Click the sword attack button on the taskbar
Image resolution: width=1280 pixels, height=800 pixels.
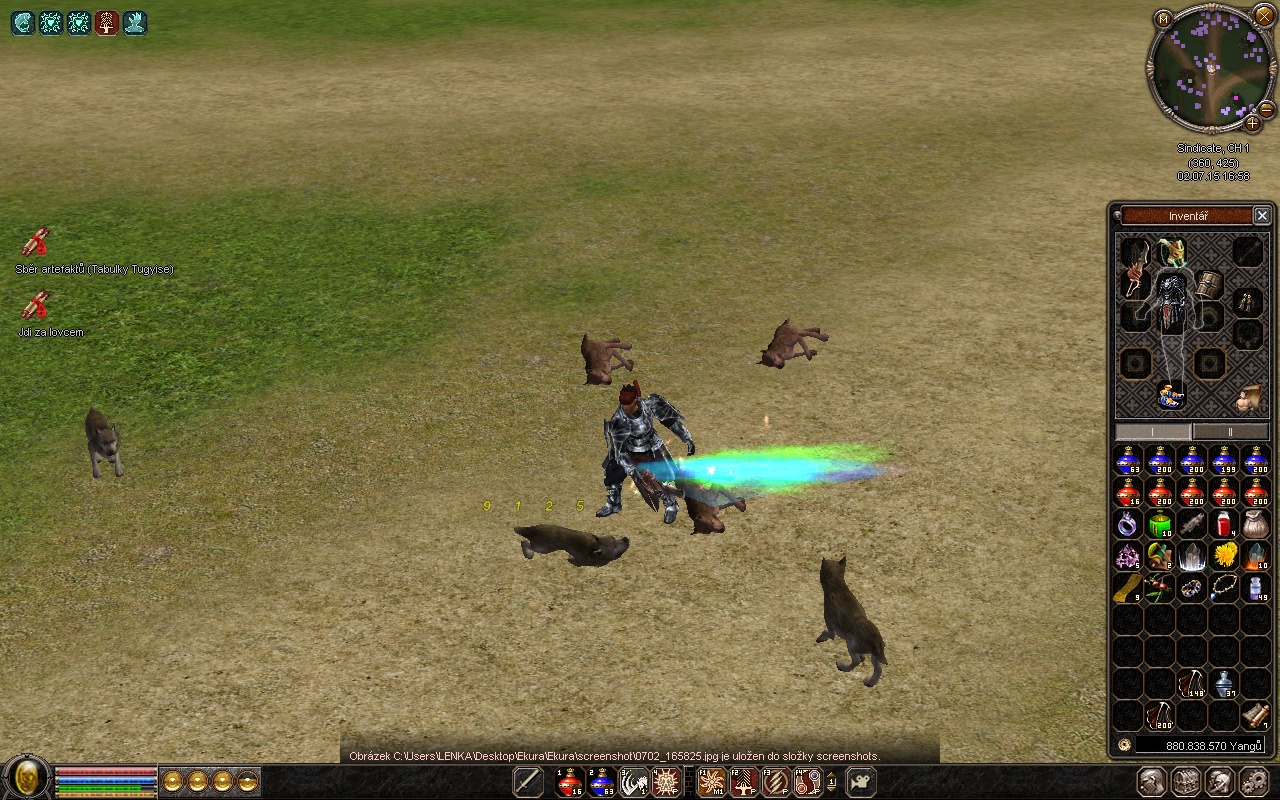pos(528,782)
